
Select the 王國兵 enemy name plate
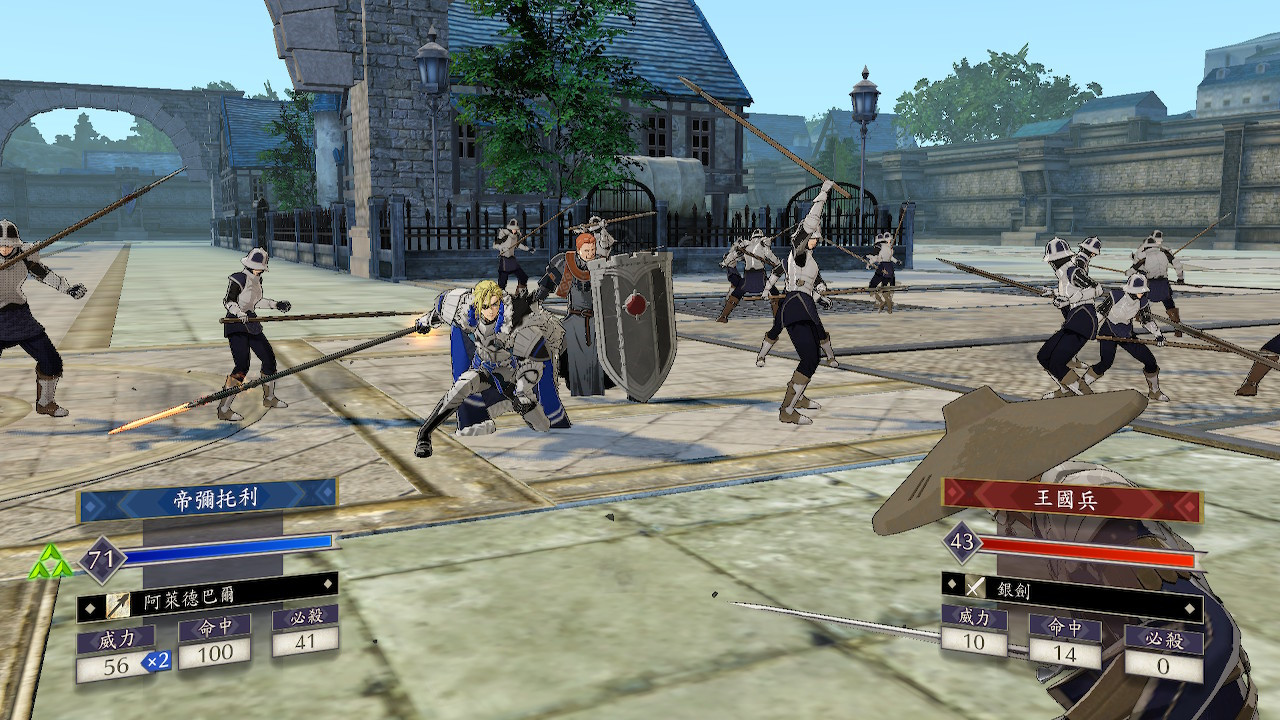[x=1071, y=500]
